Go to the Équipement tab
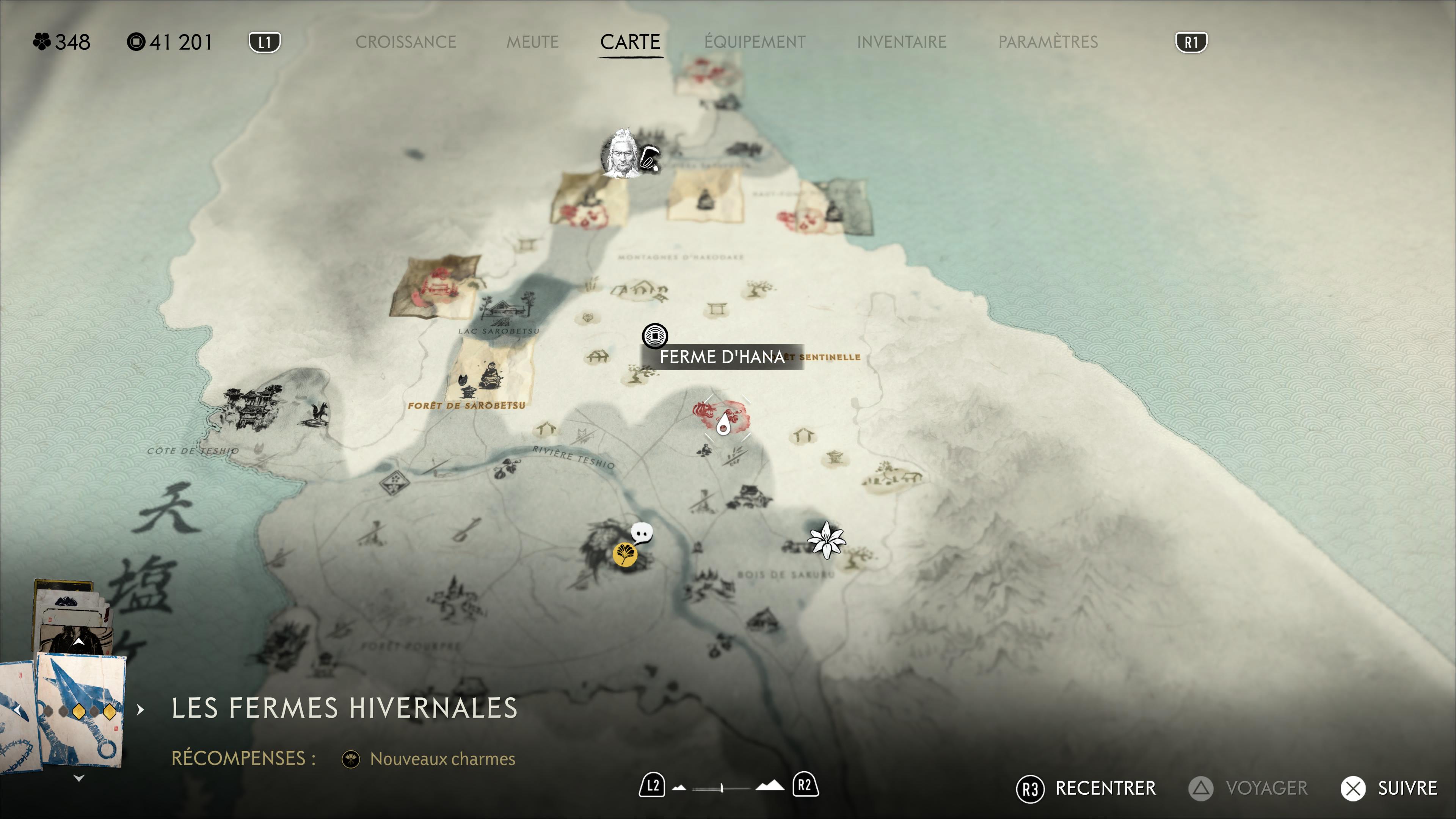The width and height of the screenshot is (1456, 819). 755,42
